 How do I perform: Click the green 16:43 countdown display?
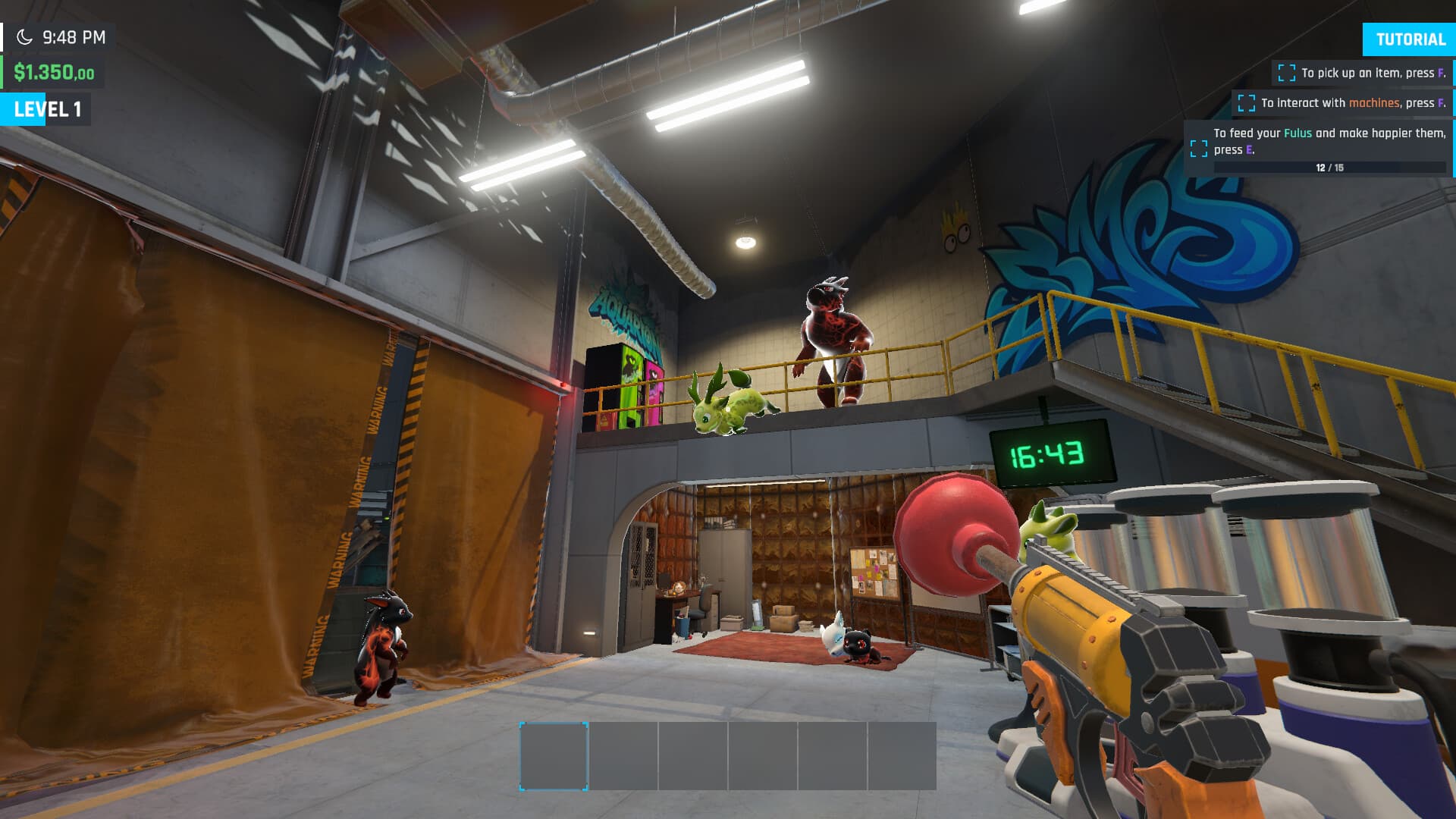1046,453
